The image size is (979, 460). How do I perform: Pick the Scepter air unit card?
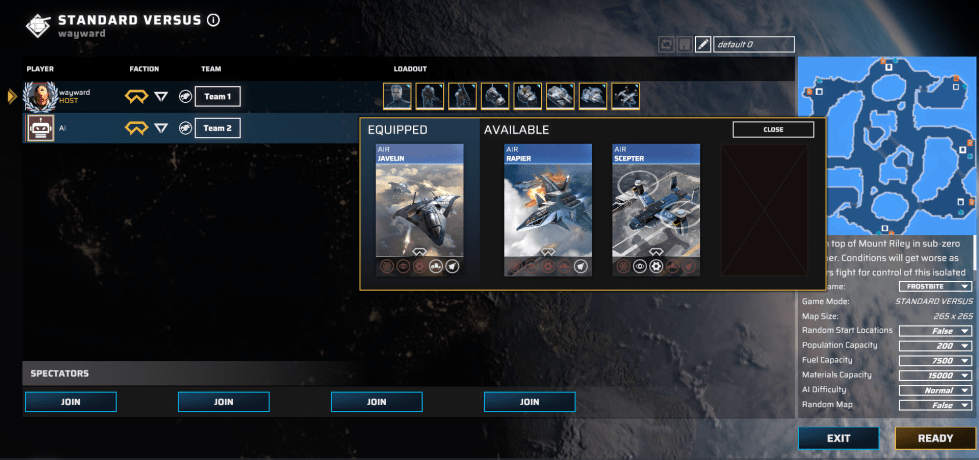(655, 210)
